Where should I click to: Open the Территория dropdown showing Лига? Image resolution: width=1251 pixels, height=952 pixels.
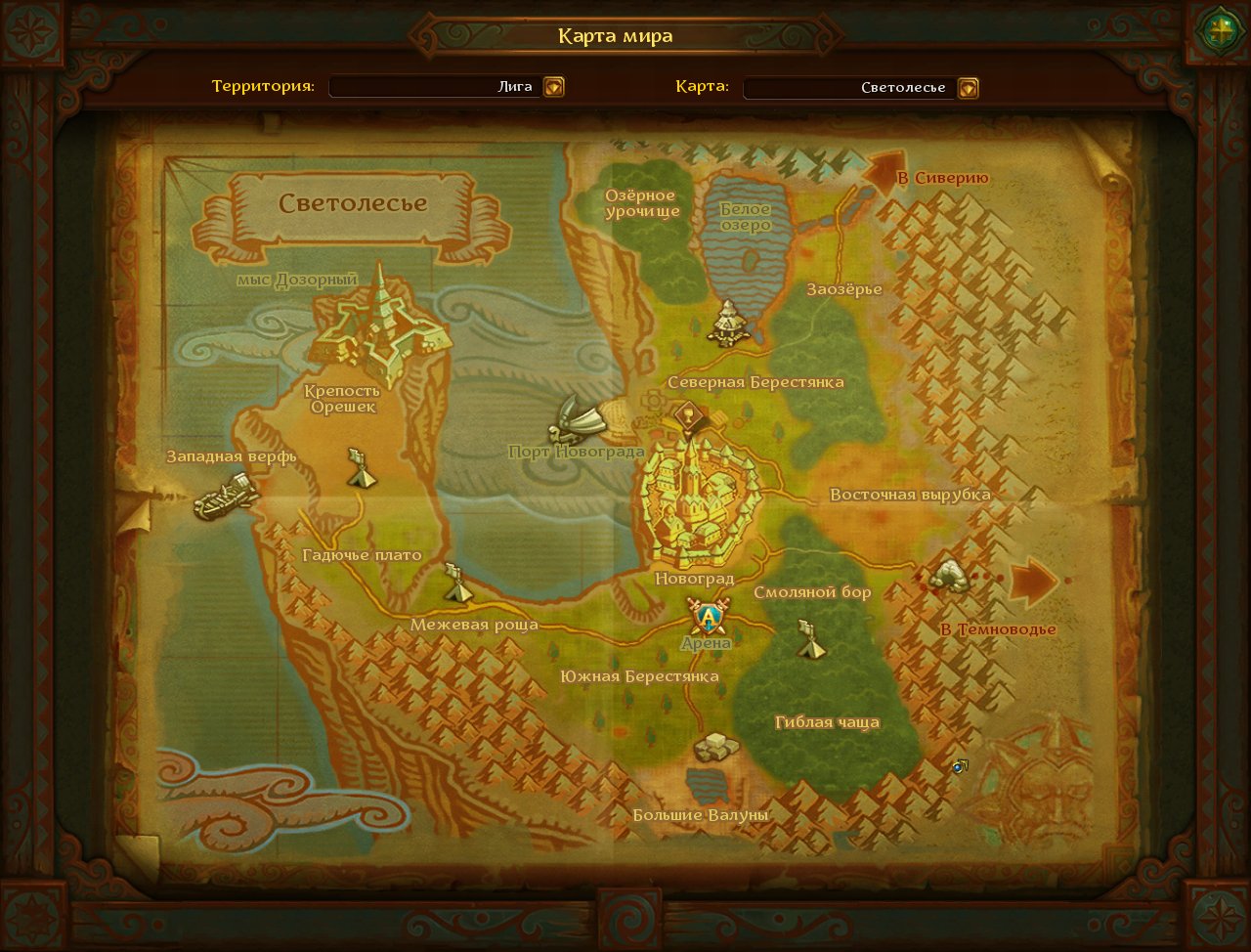pos(554,87)
